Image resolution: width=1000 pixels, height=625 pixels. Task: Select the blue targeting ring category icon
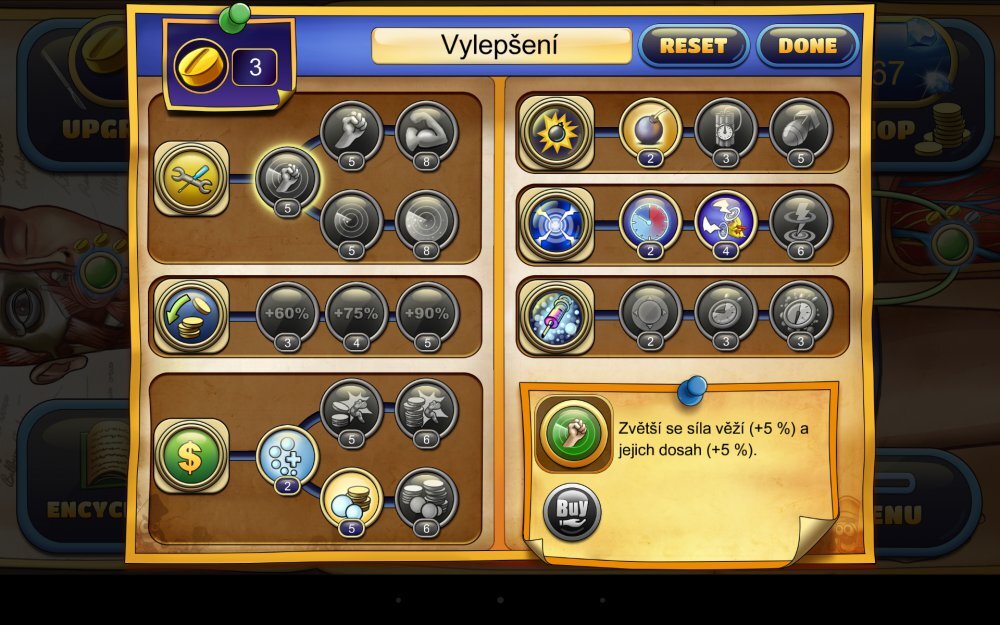(x=555, y=222)
